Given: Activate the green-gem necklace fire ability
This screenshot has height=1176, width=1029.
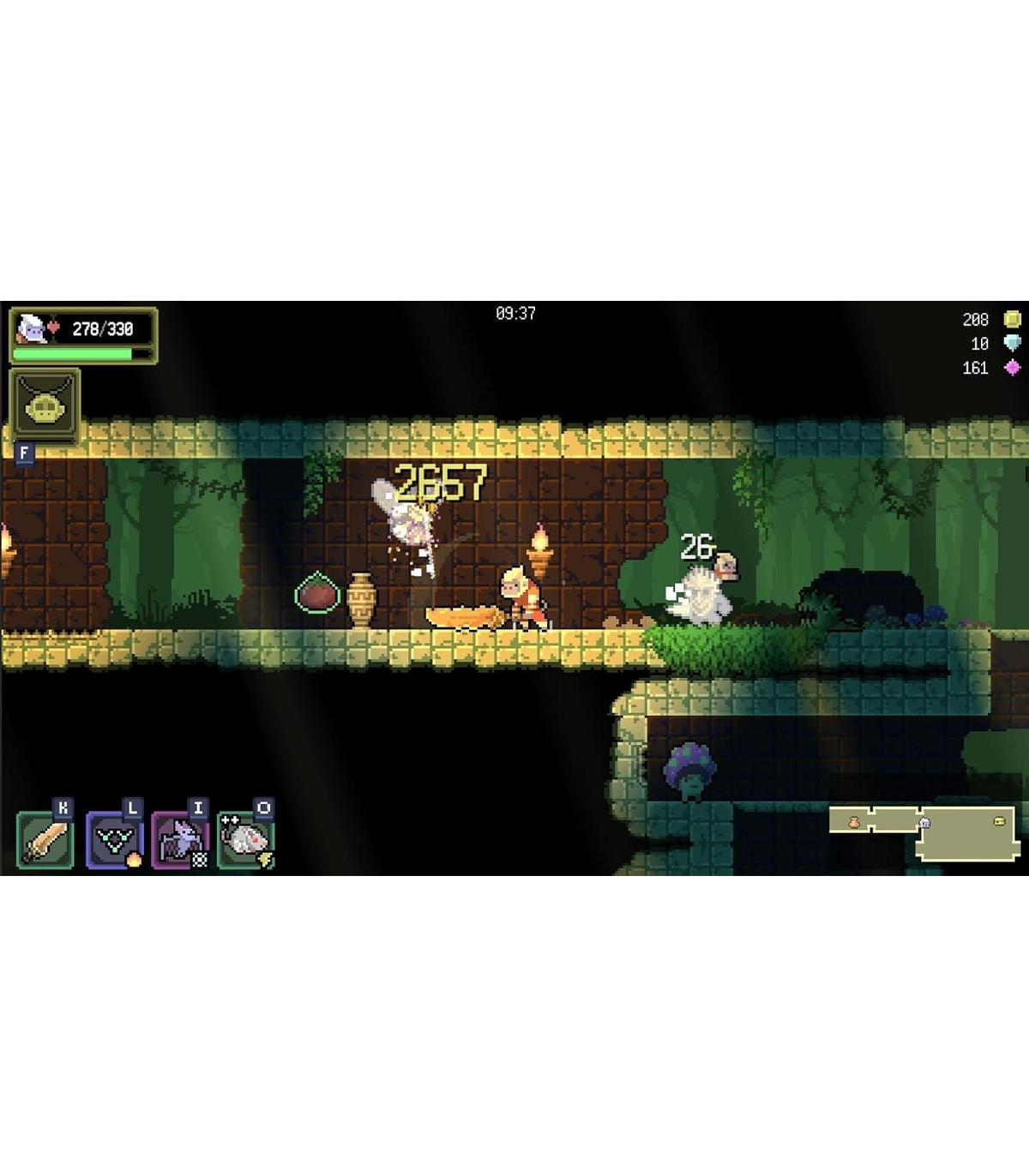Looking at the screenshot, I should pos(112,840).
